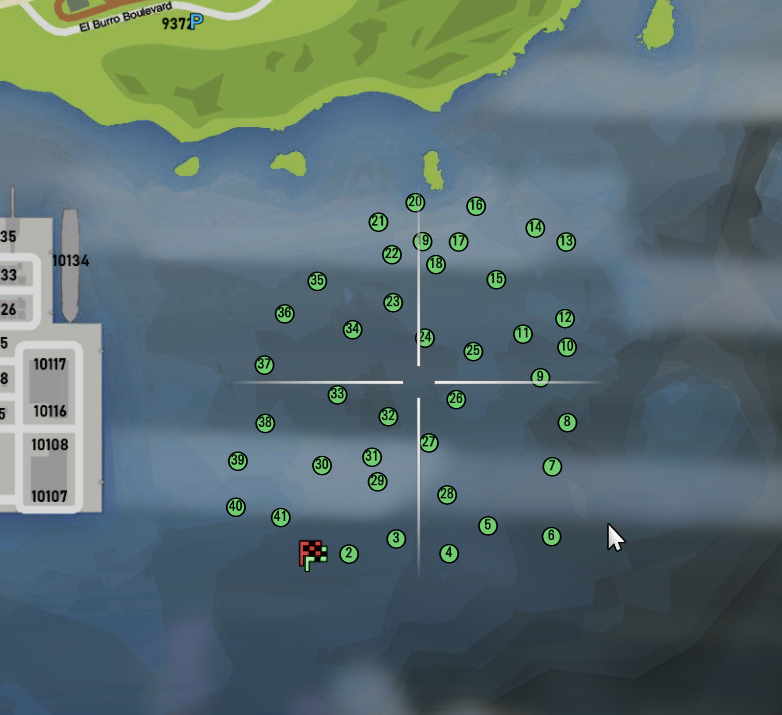Screen dimensions: 782x715
Task: Click the blue parking P marker
Action: point(196,21)
